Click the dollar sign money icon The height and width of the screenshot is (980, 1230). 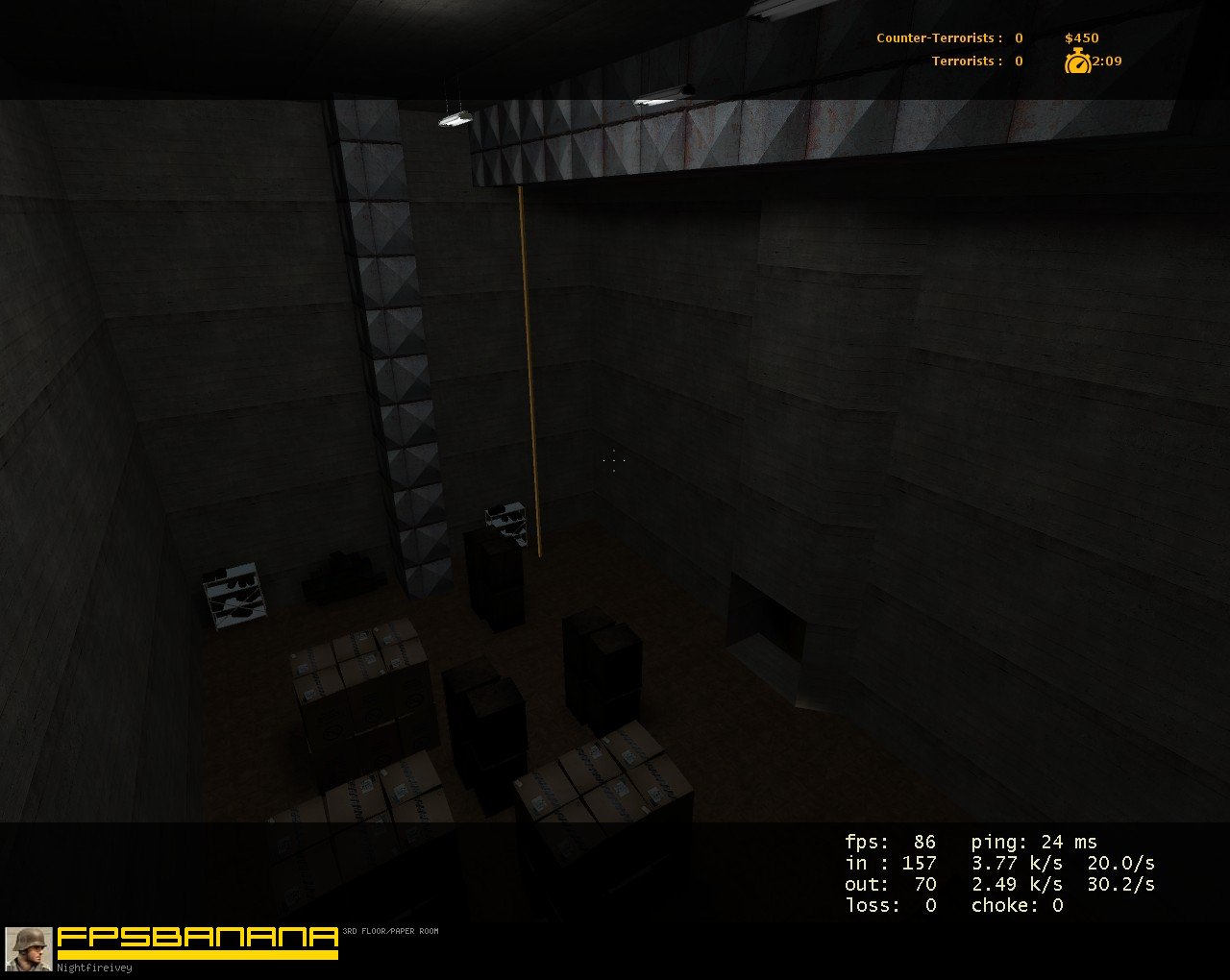1070,37
